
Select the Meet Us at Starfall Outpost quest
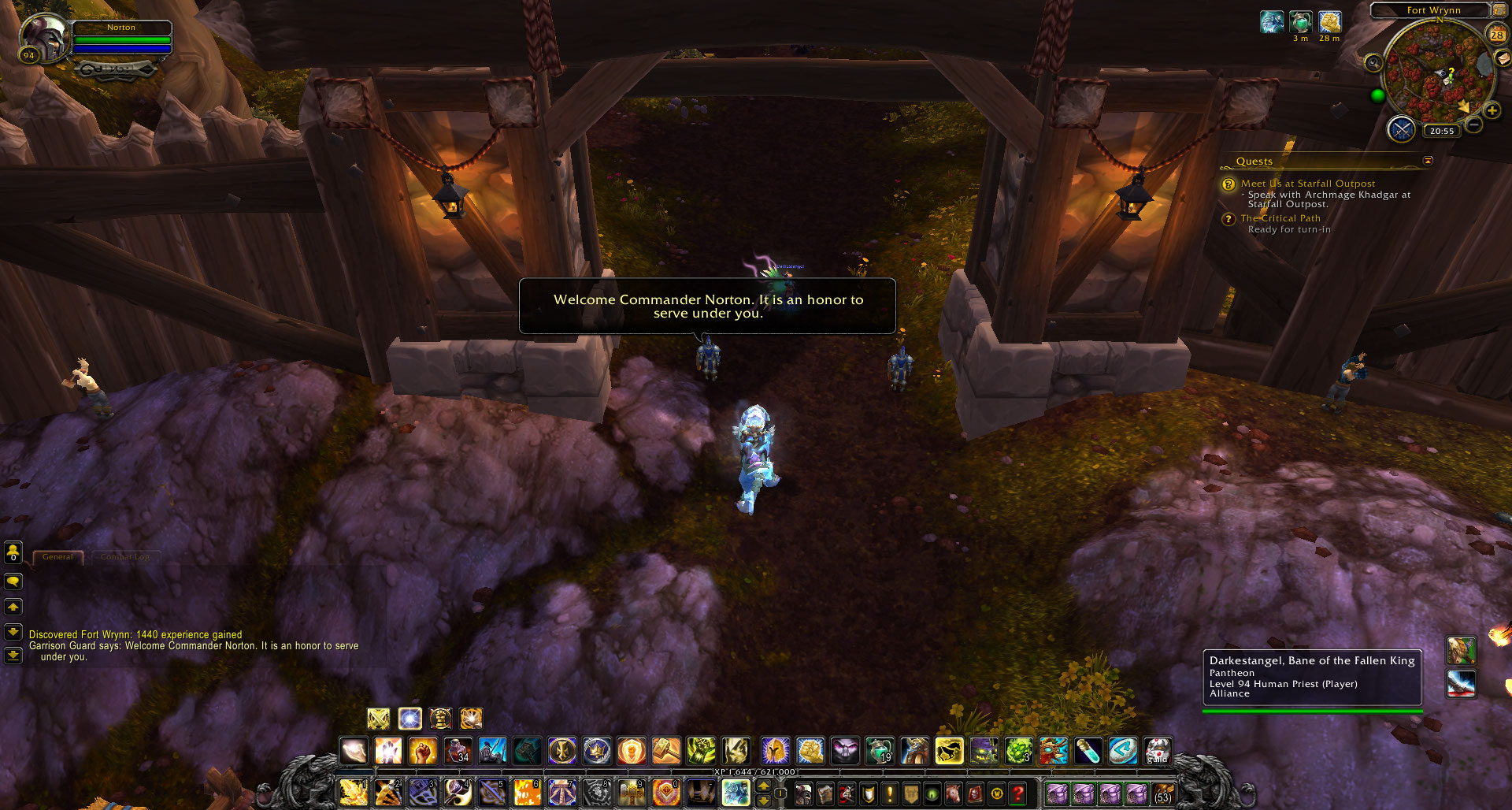pos(1308,184)
